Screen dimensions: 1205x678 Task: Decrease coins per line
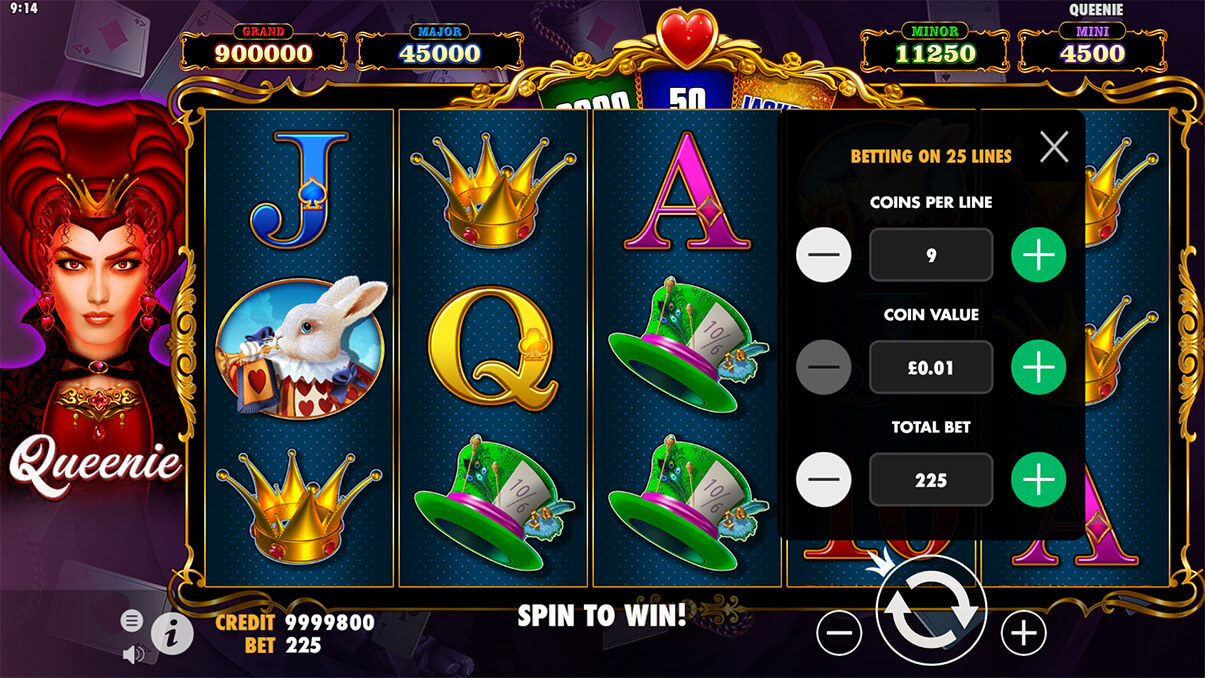(823, 255)
